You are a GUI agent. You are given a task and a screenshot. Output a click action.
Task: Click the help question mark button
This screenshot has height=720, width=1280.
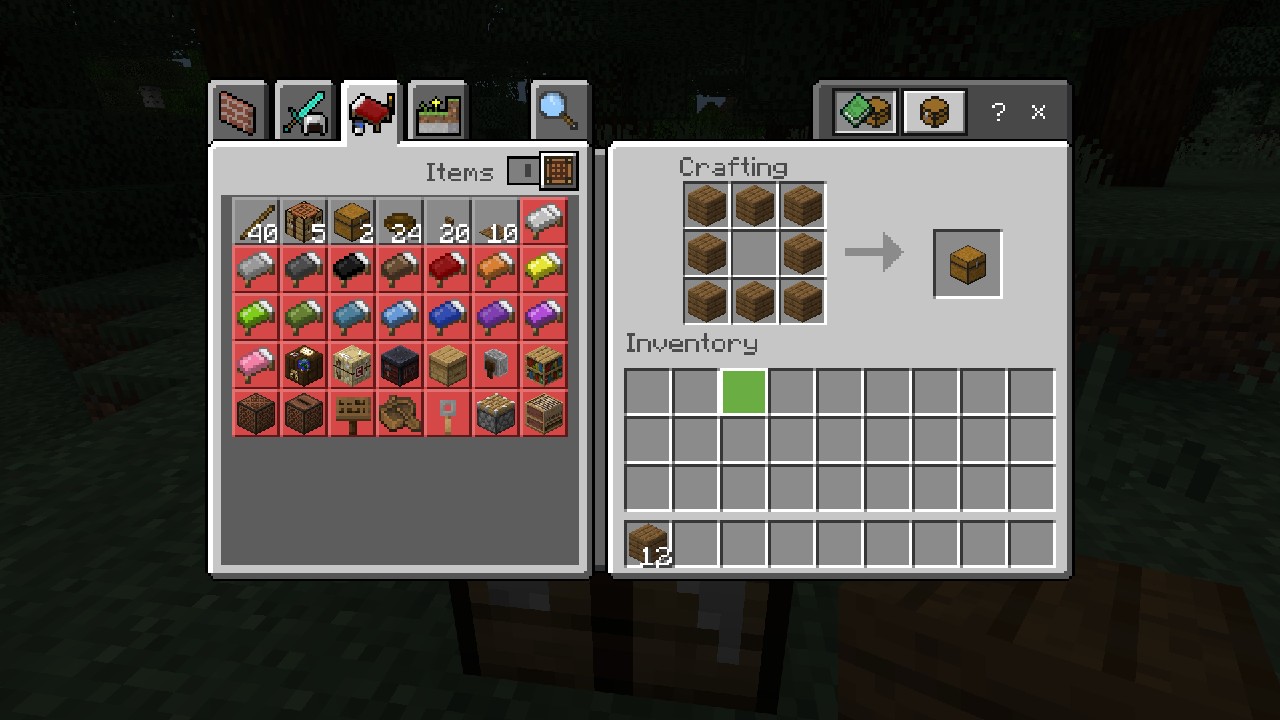click(x=997, y=112)
